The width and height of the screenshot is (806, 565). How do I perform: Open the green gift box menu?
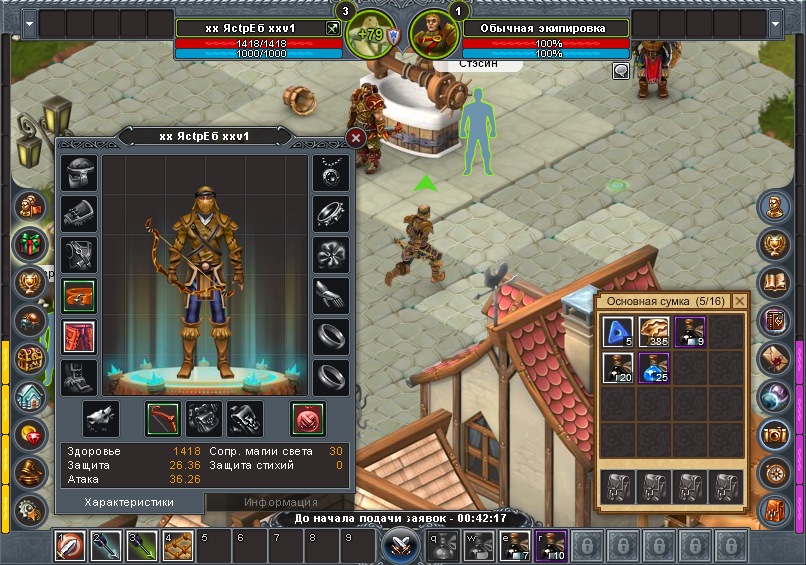(30, 244)
